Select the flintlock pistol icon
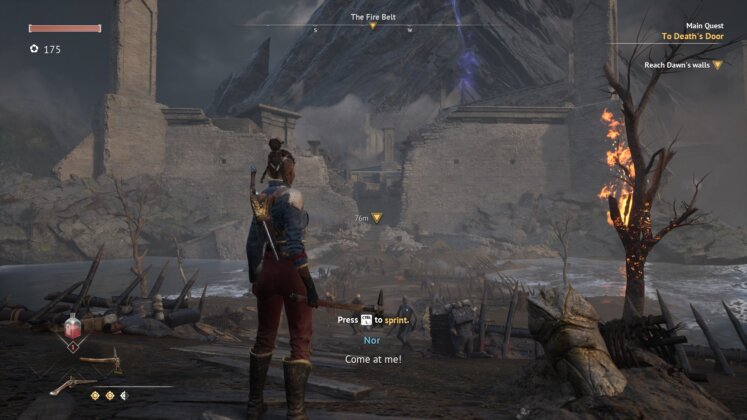 tap(73, 383)
